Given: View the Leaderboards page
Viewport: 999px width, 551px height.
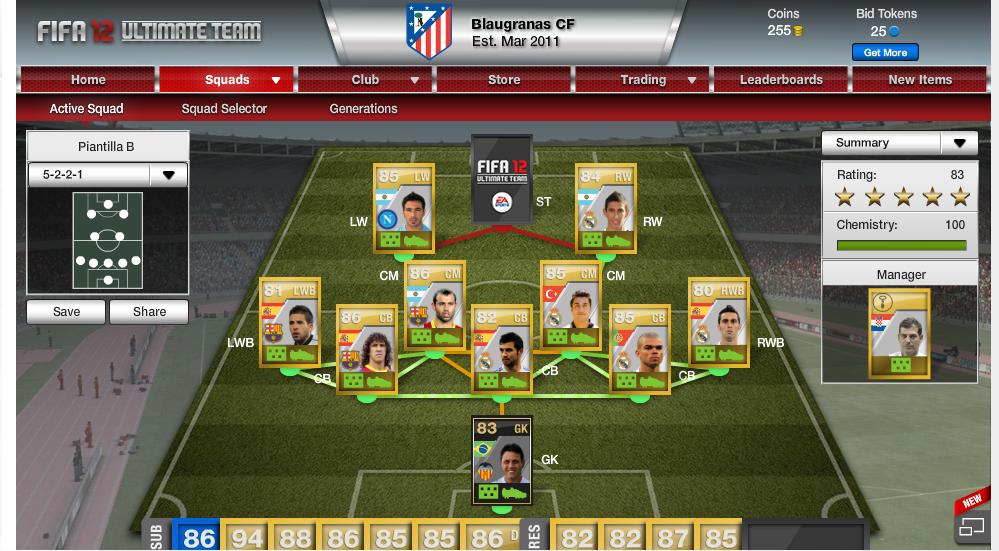Looking at the screenshot, I should coord(781,80).
